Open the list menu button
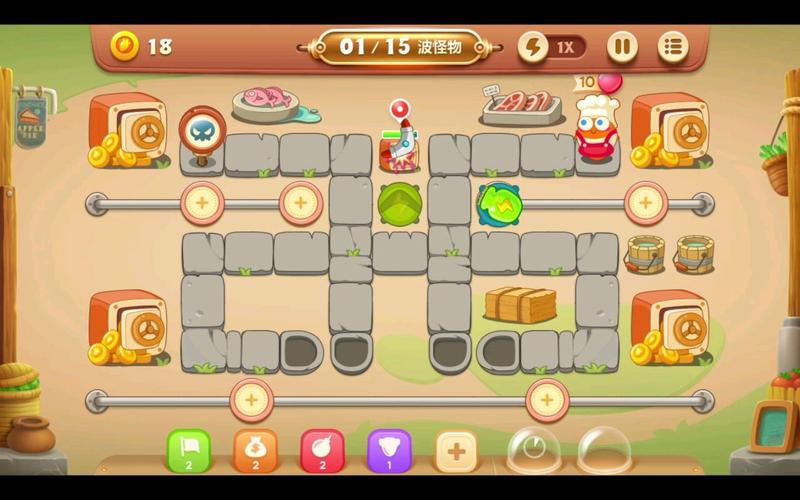The image size is (800, 500). 673,46
